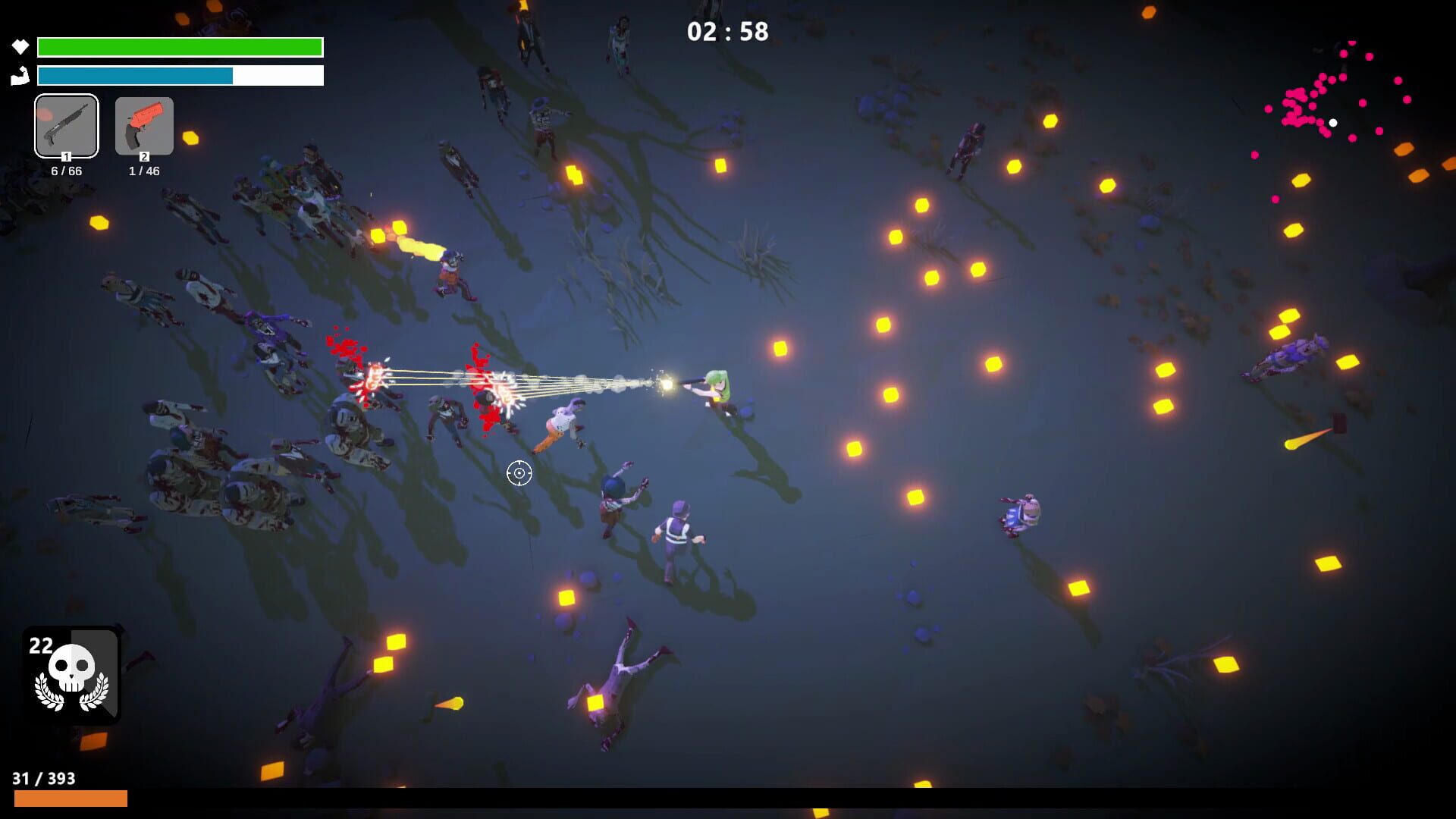The height and width of the screenshot is (819, 1456).
Task: Click the muscle stamina icon
Action: point(19,76)
